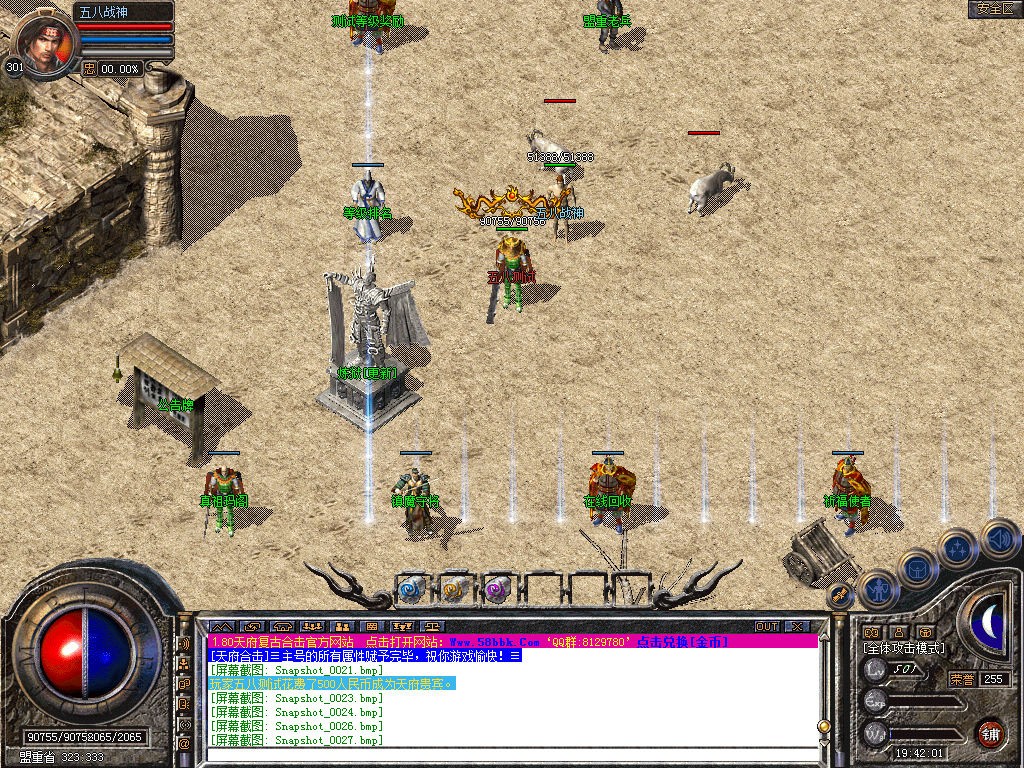
Task: Open the character equipment panel button
Action: click(x=878, y=591)
